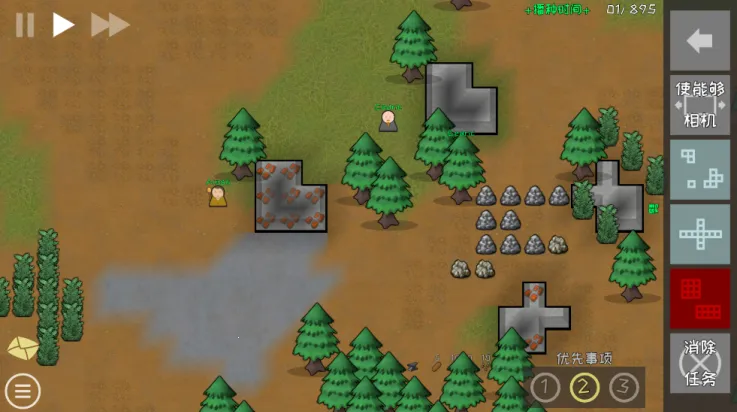Screen dimensions: 737x412
Task: Choose the highlighted priority 2
Action: tap(584, 386)
